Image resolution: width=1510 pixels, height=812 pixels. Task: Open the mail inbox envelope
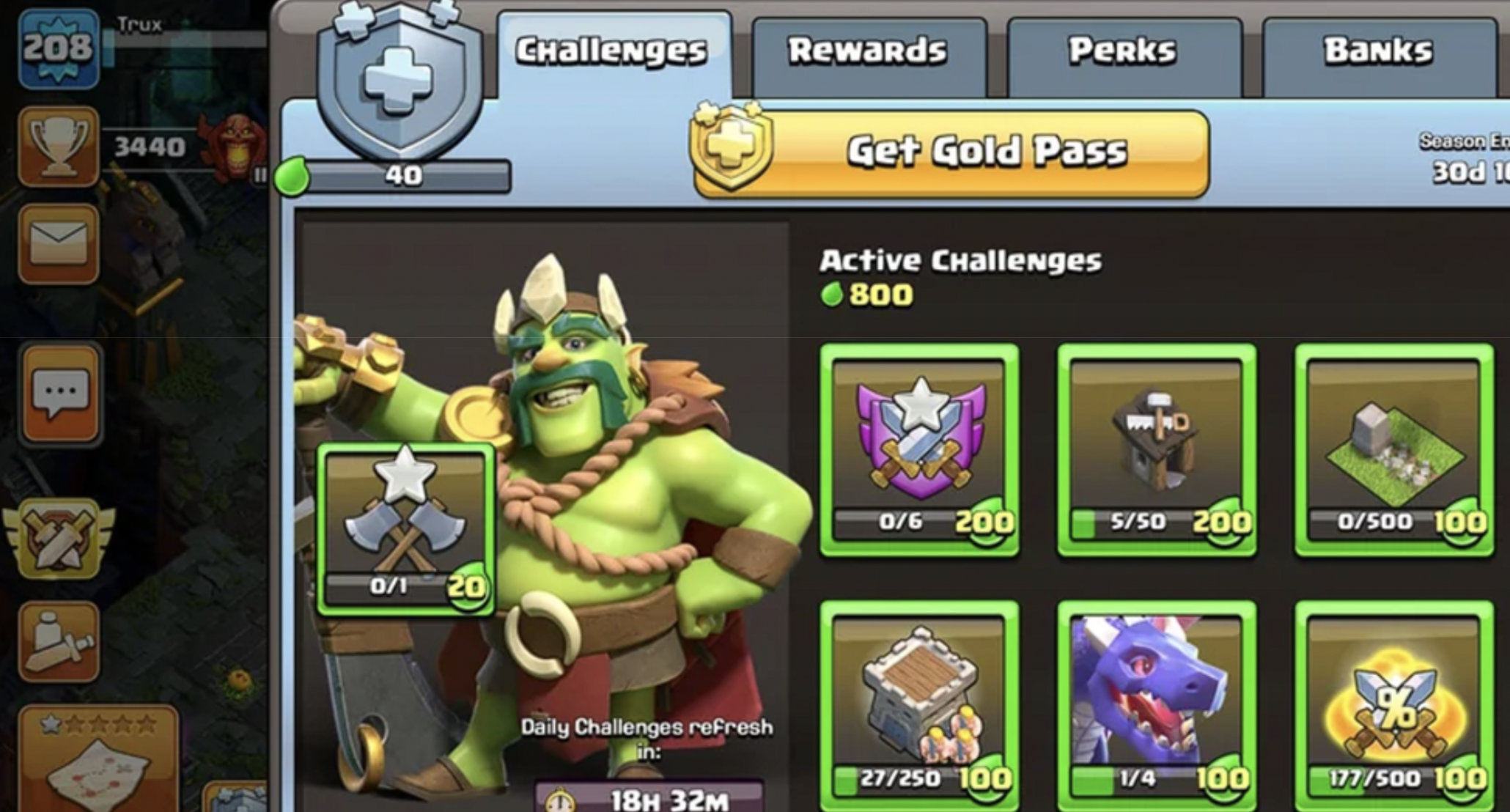(x=59, y=244)
